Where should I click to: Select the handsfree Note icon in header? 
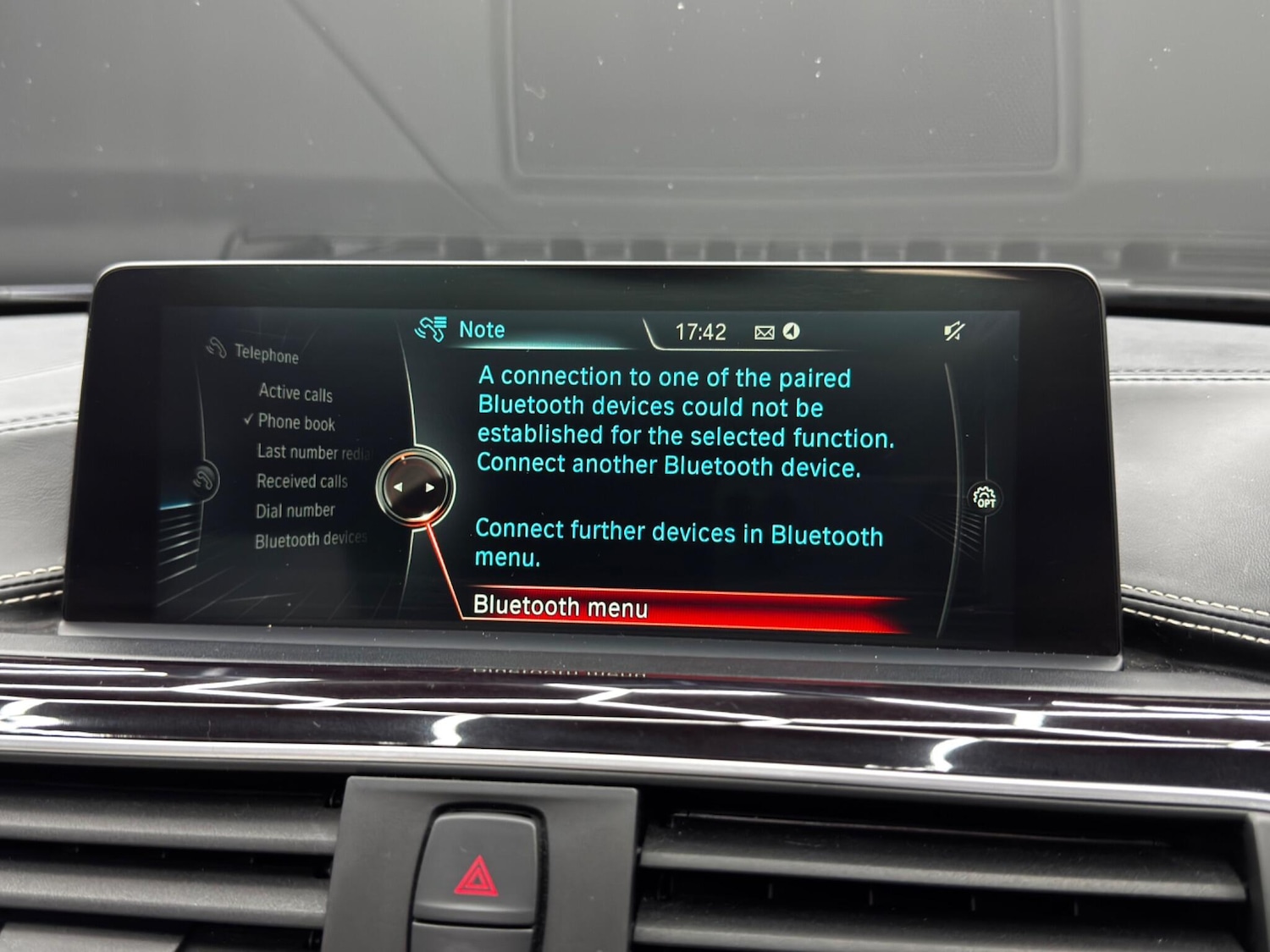(x=432, y=327)
